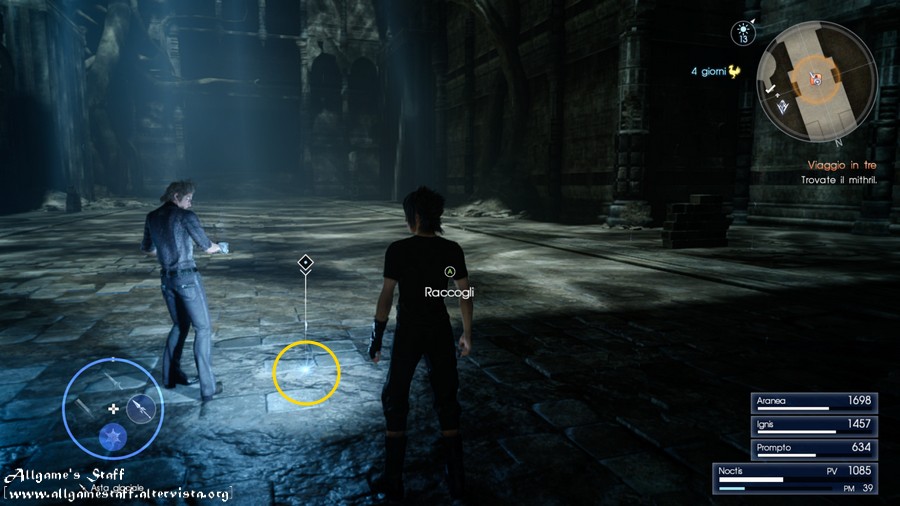Image resolution: width=900 pixels, height=506 pixels.
Task: Select the orange quest marker on minimap
Action: click(x=817, y=78)
